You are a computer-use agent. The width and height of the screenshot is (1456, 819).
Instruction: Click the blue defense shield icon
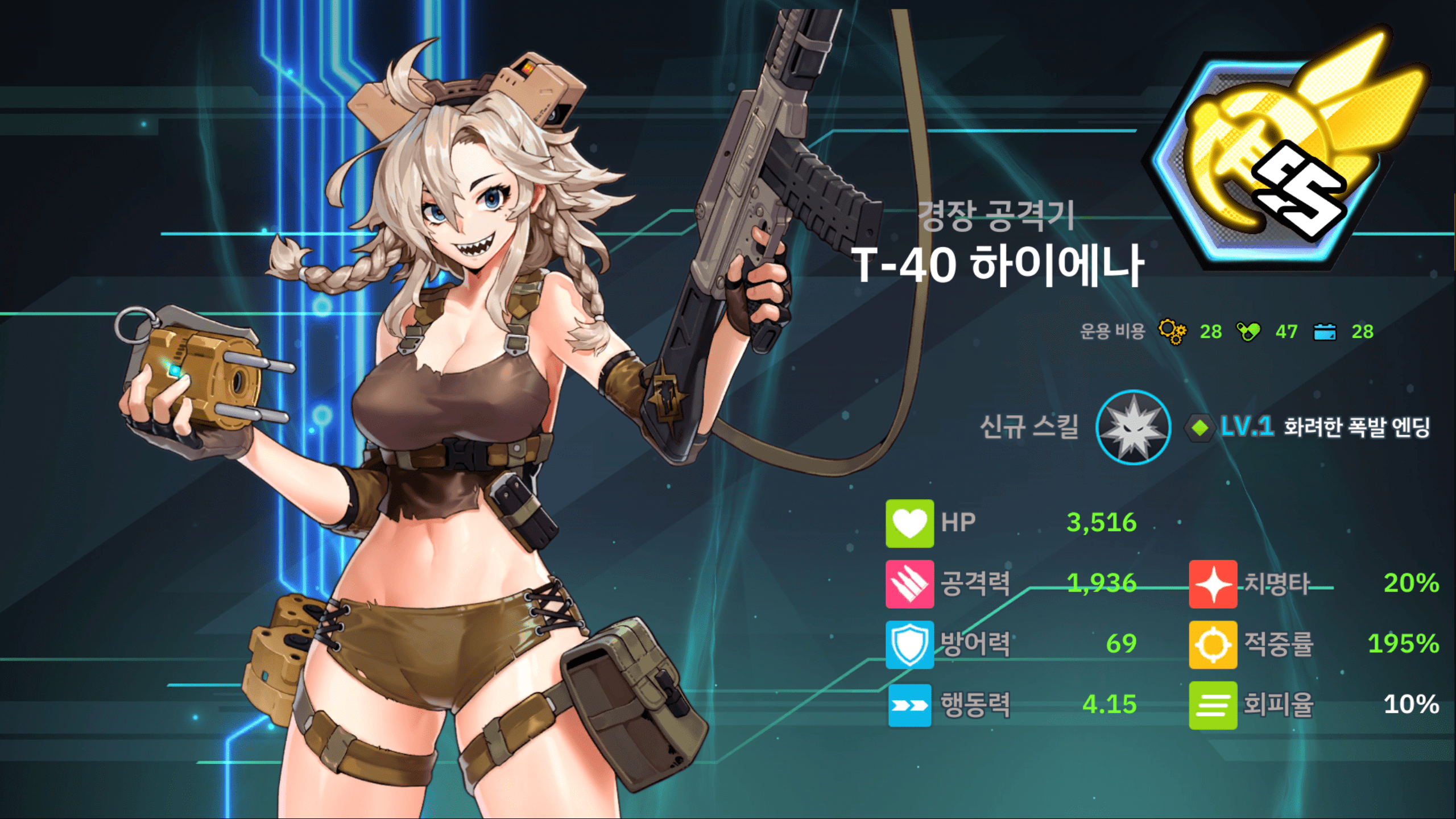coord(909,644)
